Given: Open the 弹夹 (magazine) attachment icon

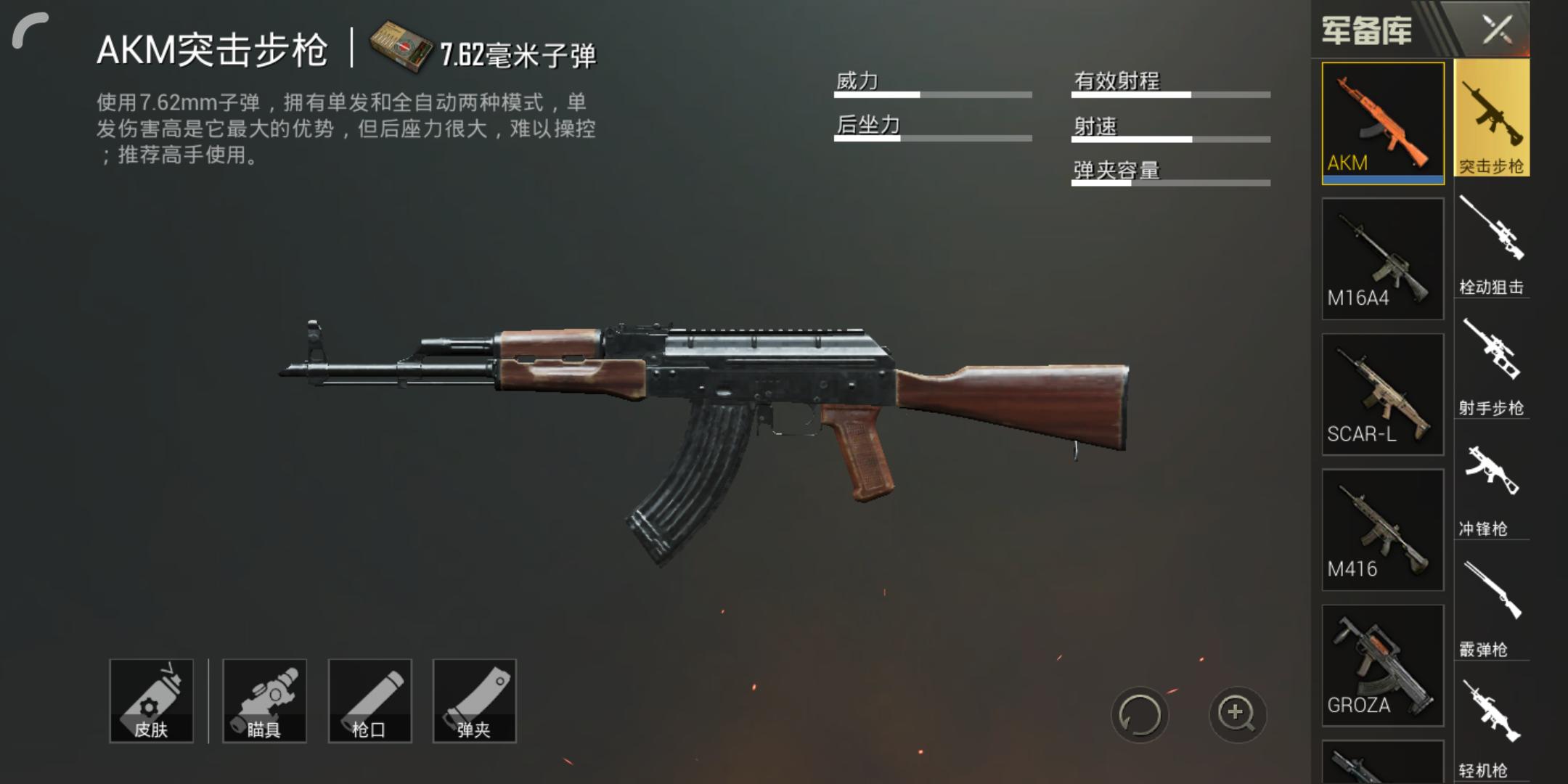Looking at the screenshot, I should pos(475,701).
